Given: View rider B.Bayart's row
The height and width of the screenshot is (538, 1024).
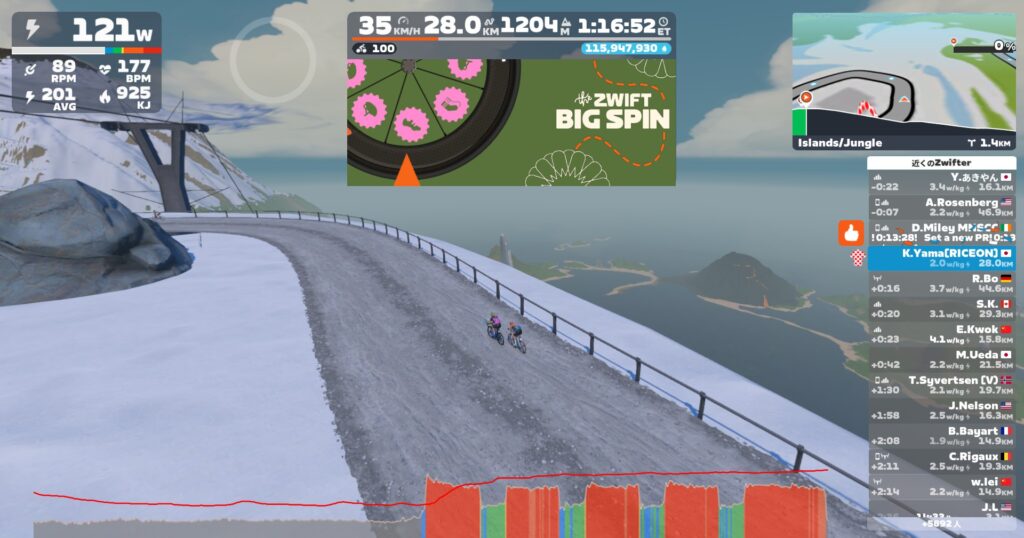Looking at the screenshot, I should 941,436.
